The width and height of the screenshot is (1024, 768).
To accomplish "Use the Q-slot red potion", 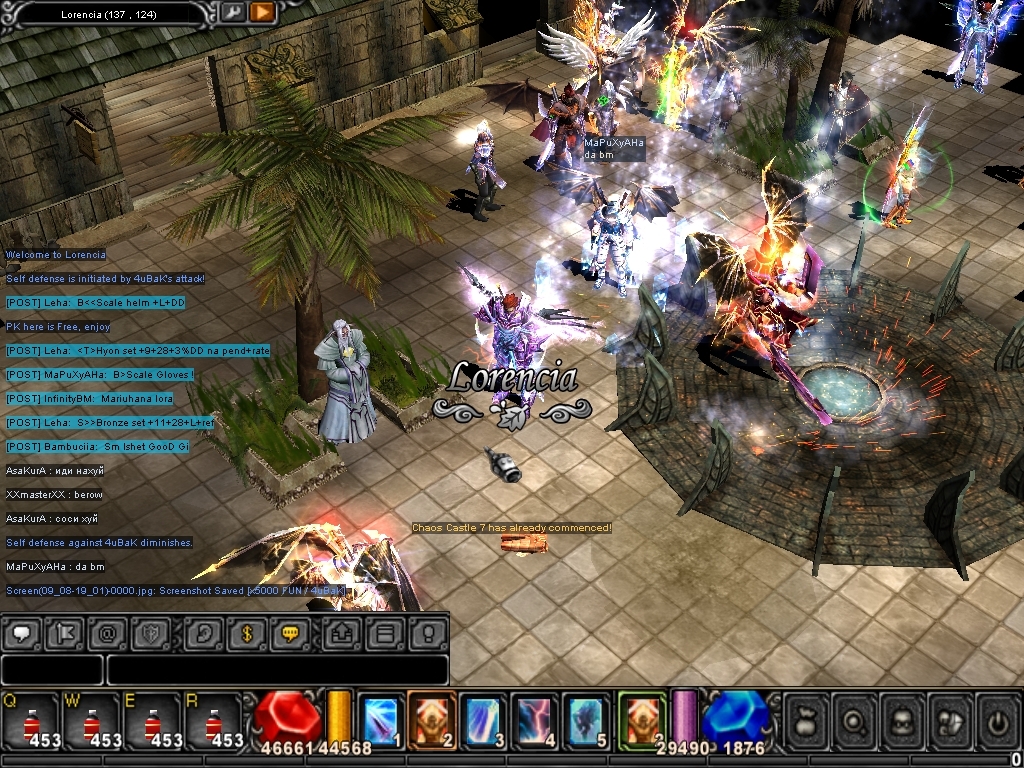I will (x=30, y=722).
